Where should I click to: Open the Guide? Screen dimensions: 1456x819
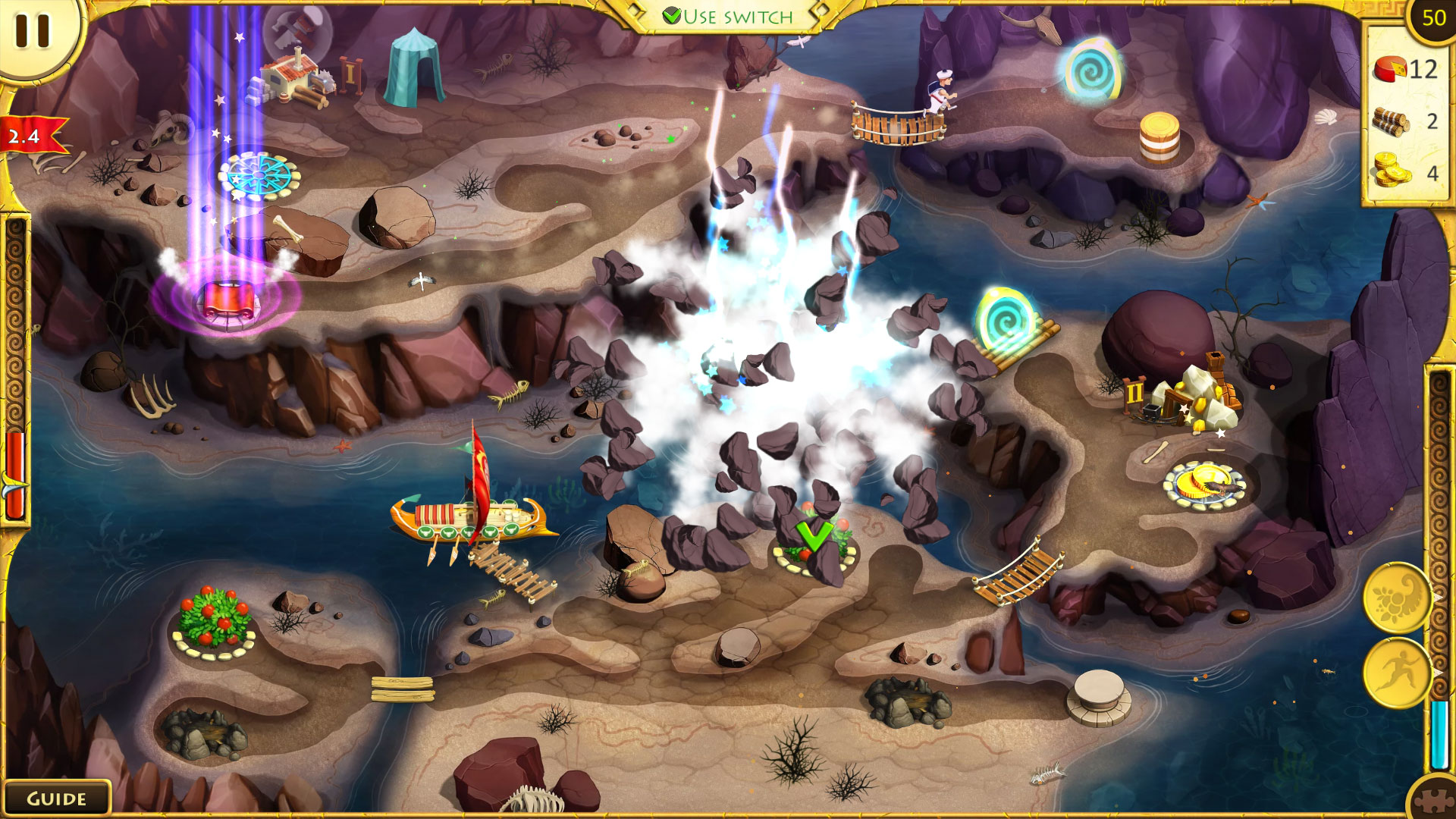(57, 798)
